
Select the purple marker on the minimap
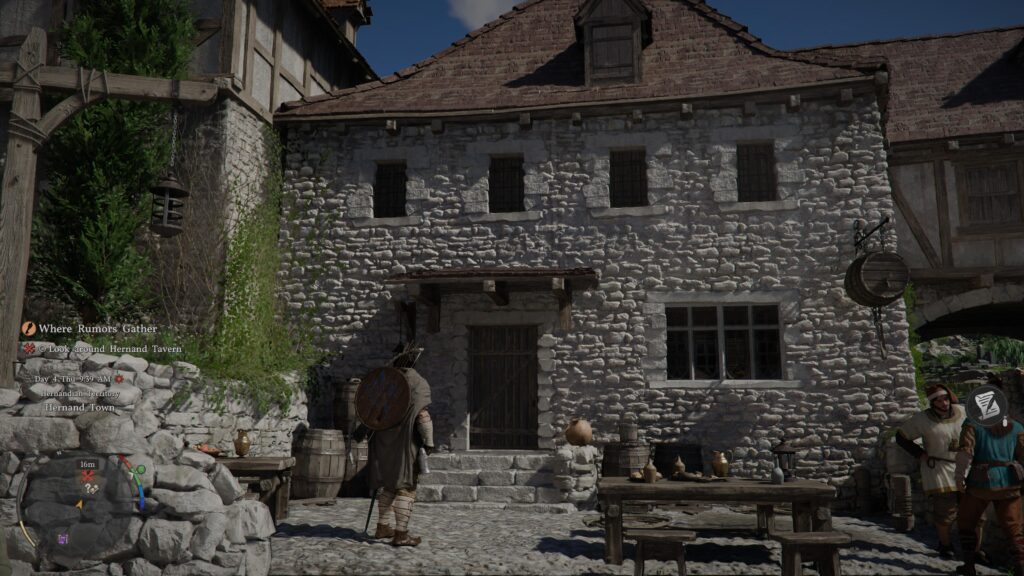point(63,539)
